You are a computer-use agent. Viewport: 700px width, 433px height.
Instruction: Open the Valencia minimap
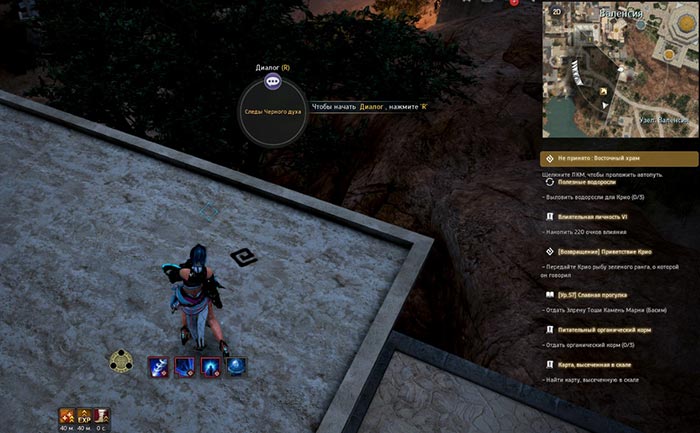click(620, 70)
